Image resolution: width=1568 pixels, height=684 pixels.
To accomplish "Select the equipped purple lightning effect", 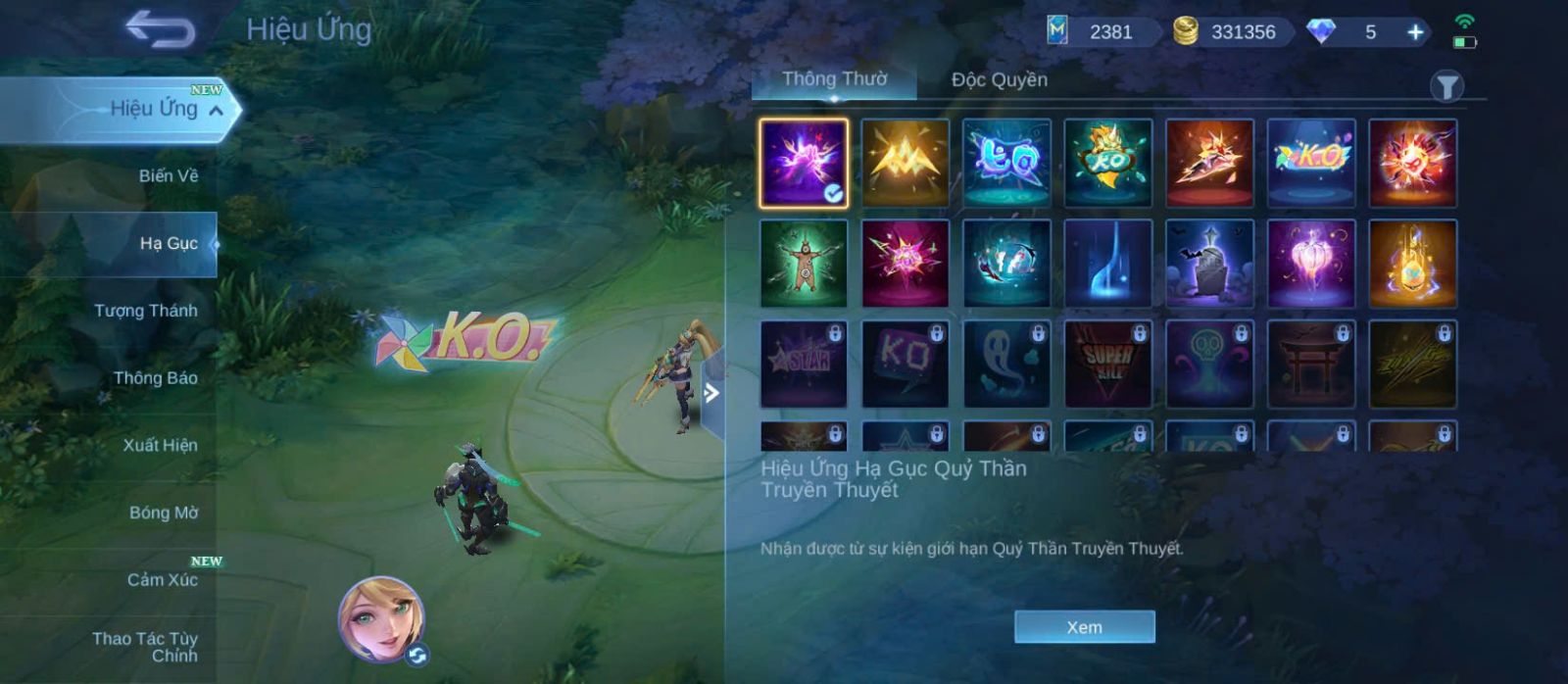I will click(x=804, y=163).
